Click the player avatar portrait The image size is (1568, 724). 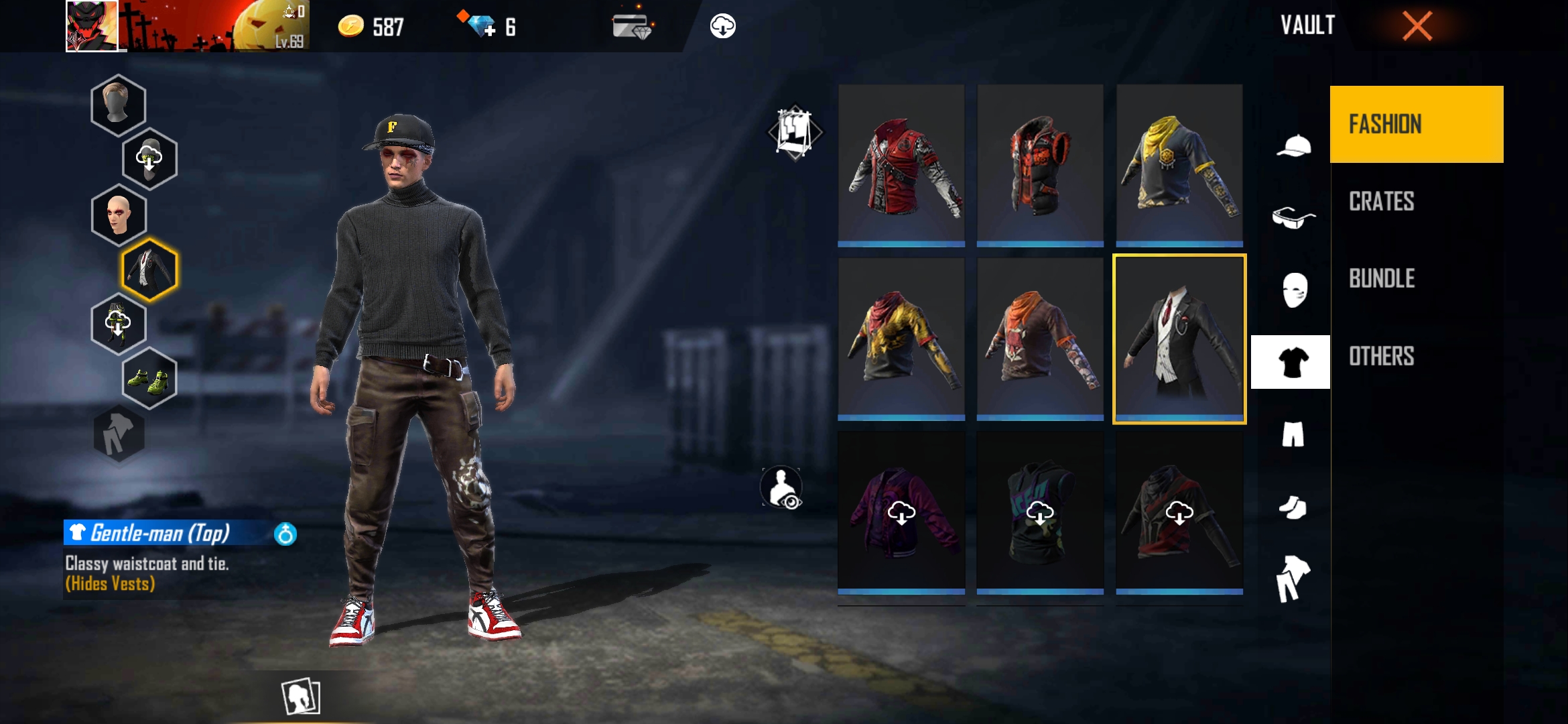(x=92, y=26)
